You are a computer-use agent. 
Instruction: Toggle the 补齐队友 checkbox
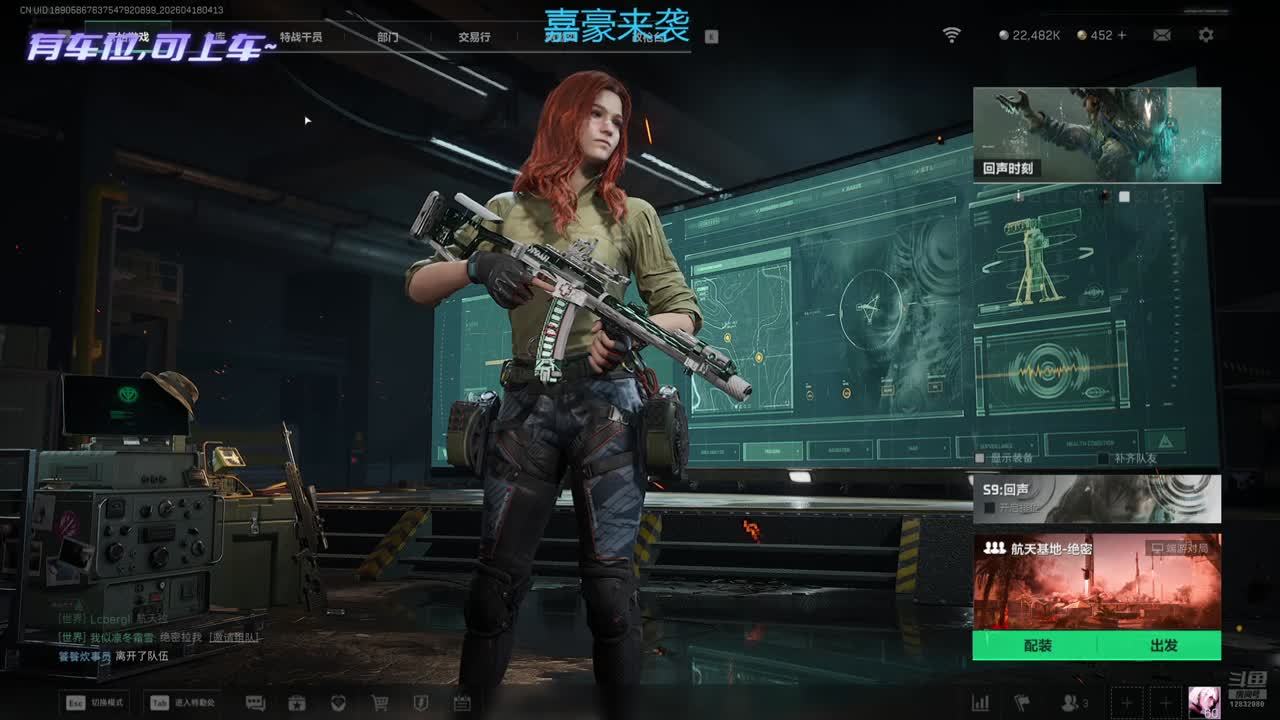[x=1103, y=458]
